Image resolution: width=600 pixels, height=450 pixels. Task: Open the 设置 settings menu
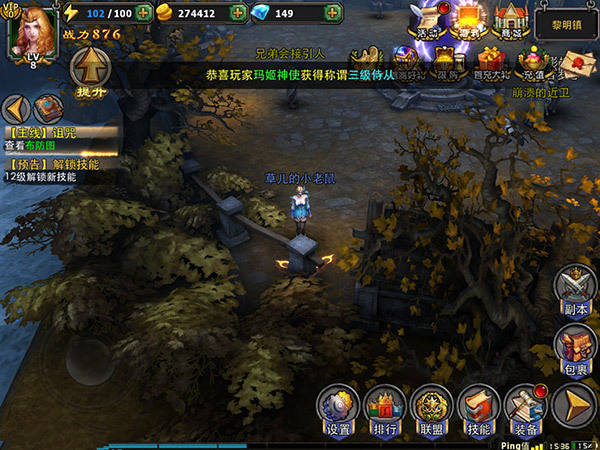pyautogui.click(x=337, y=407)
